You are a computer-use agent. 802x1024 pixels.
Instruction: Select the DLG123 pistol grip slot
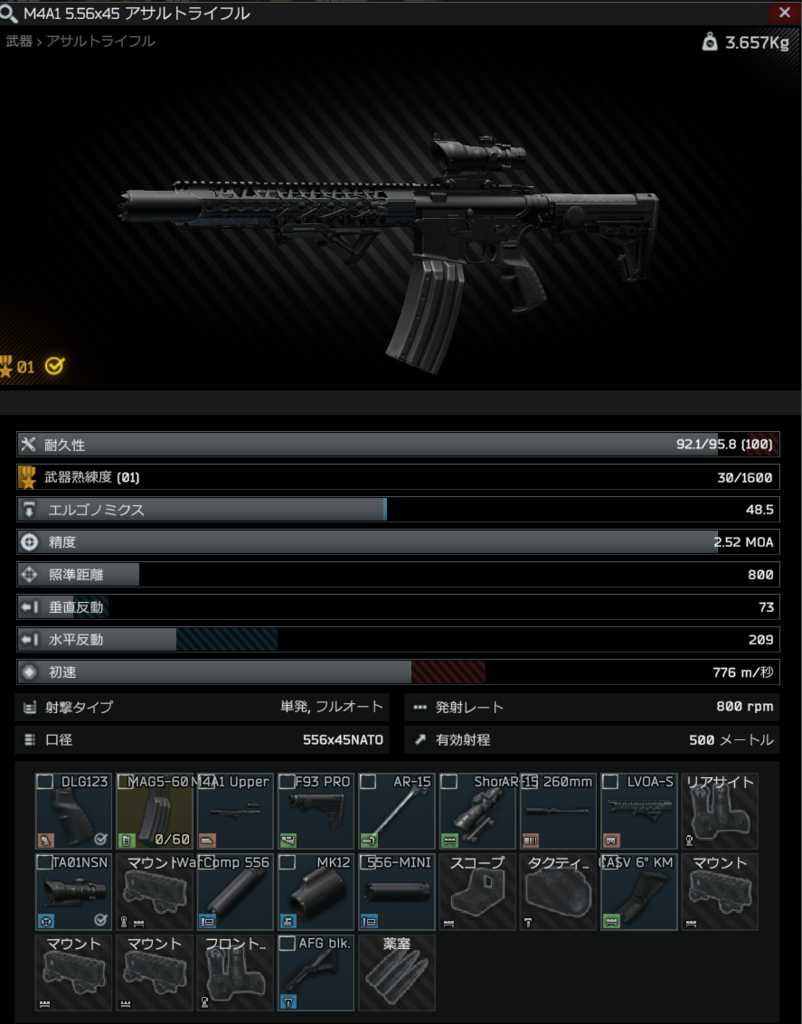coord(75,812)
